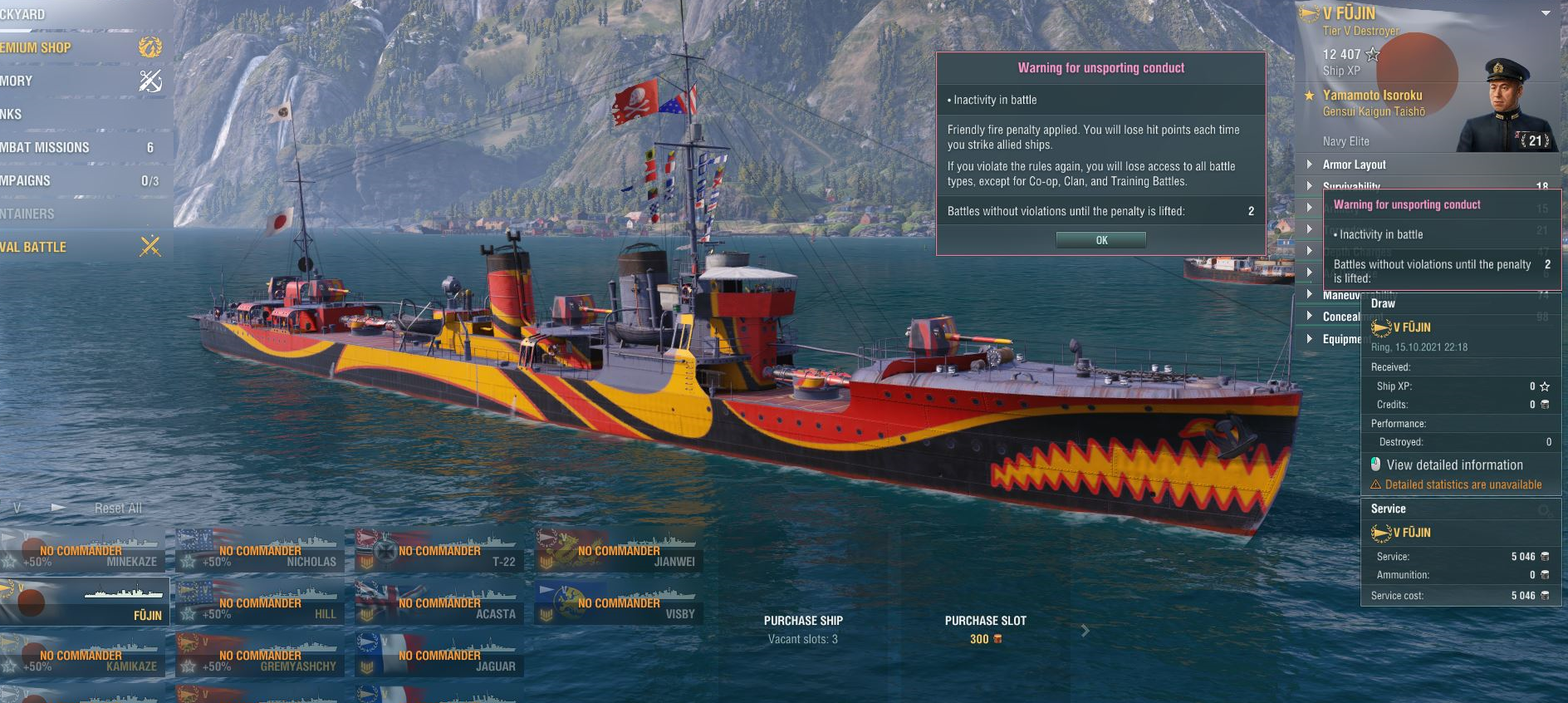This screenshot has width=1568, height=703.
Task: Reset All carousel filters
Action: (118, 508)
